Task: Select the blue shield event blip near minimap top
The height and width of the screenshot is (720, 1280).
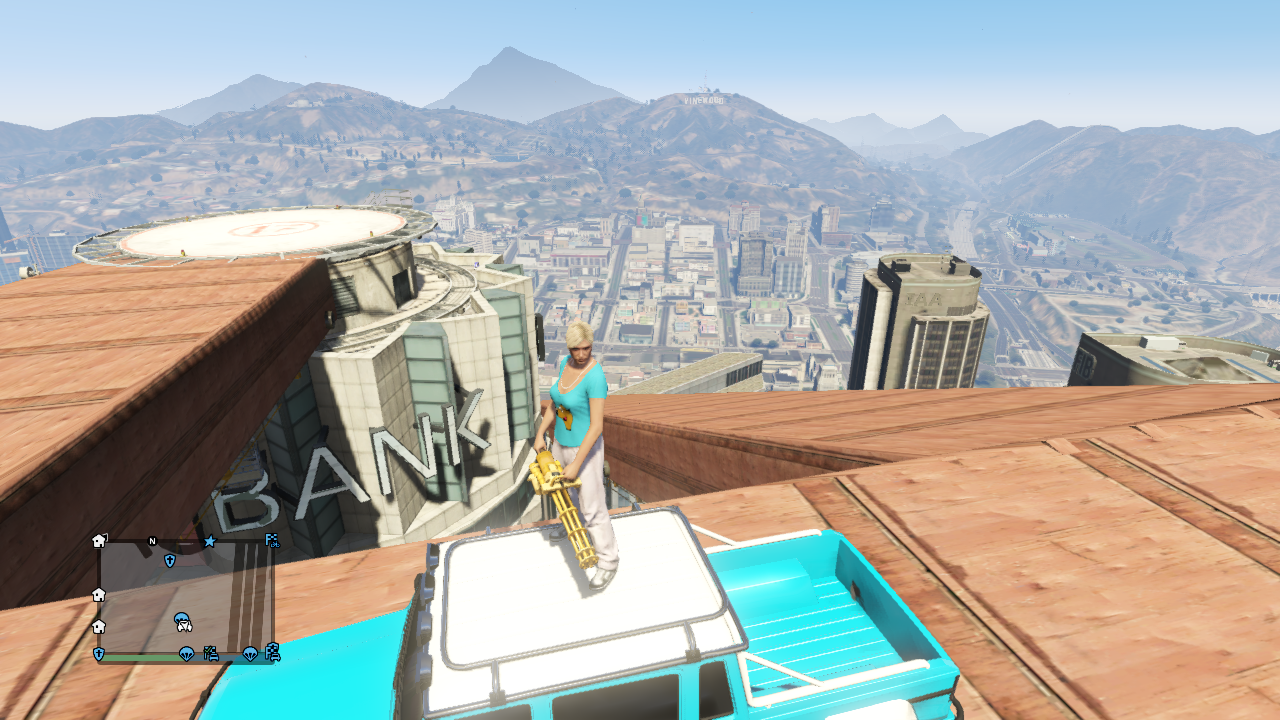Action: [170, 560]
